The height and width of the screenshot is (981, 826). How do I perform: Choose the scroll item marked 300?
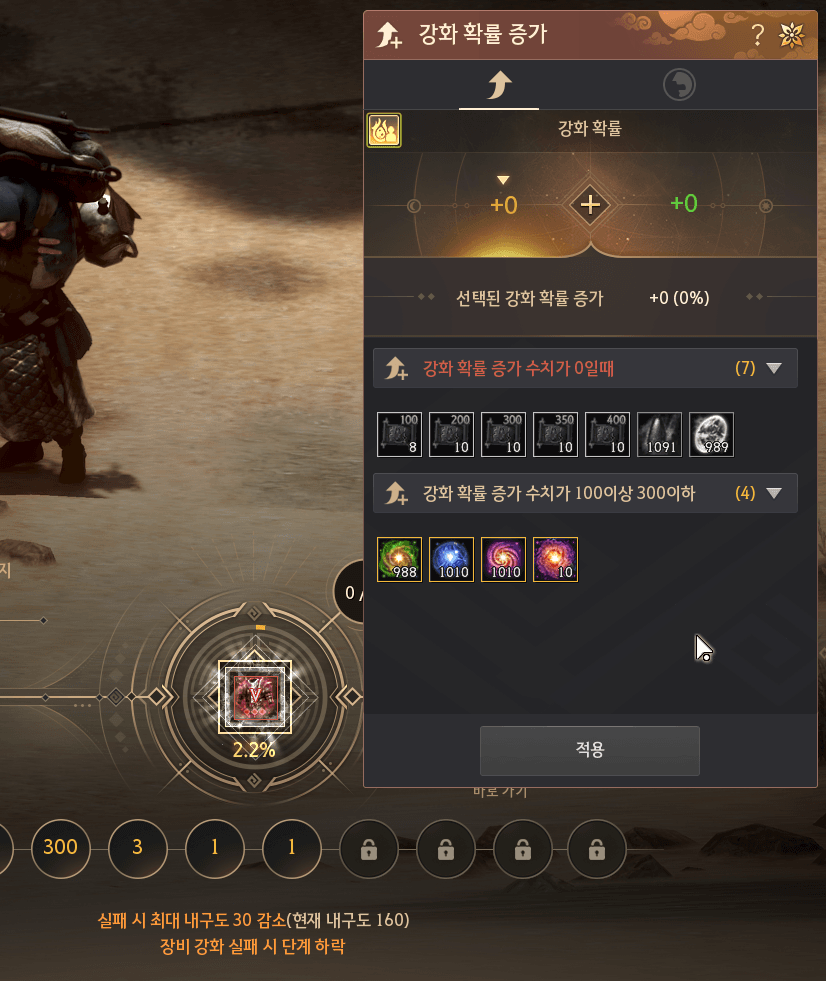503,434
